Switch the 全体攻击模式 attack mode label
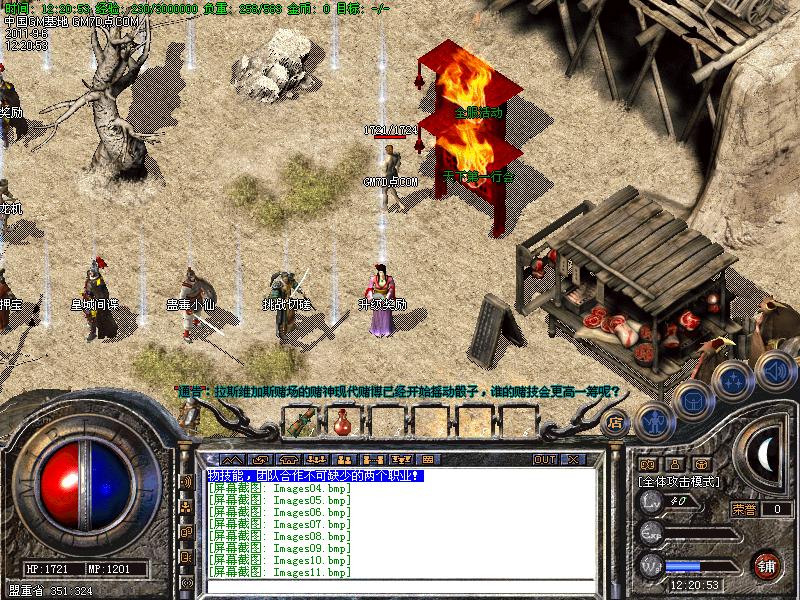Viewport: 800px width, 600px height. pos(676,481)
